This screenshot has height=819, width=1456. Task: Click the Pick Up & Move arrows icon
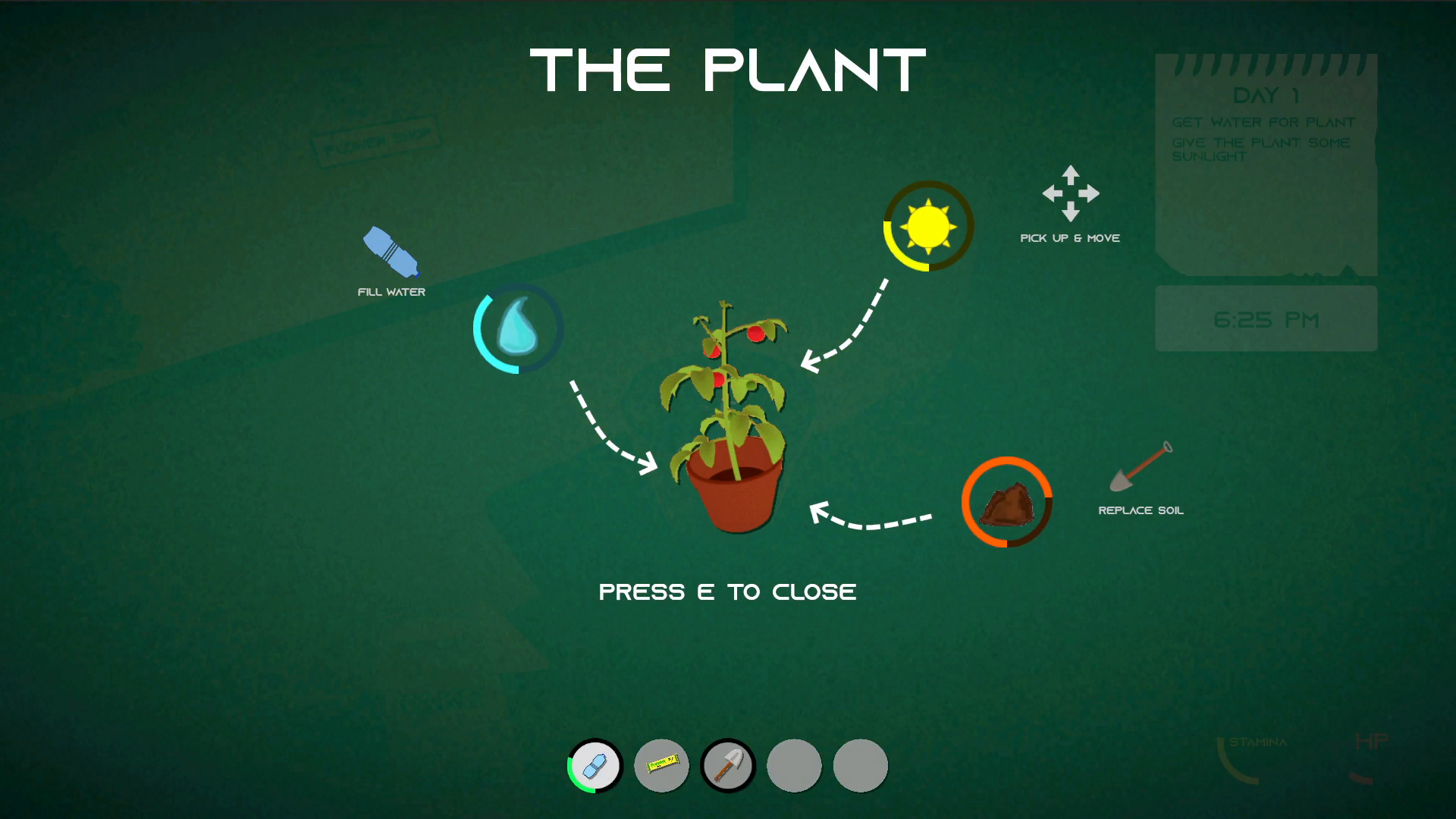point(1070,195)
